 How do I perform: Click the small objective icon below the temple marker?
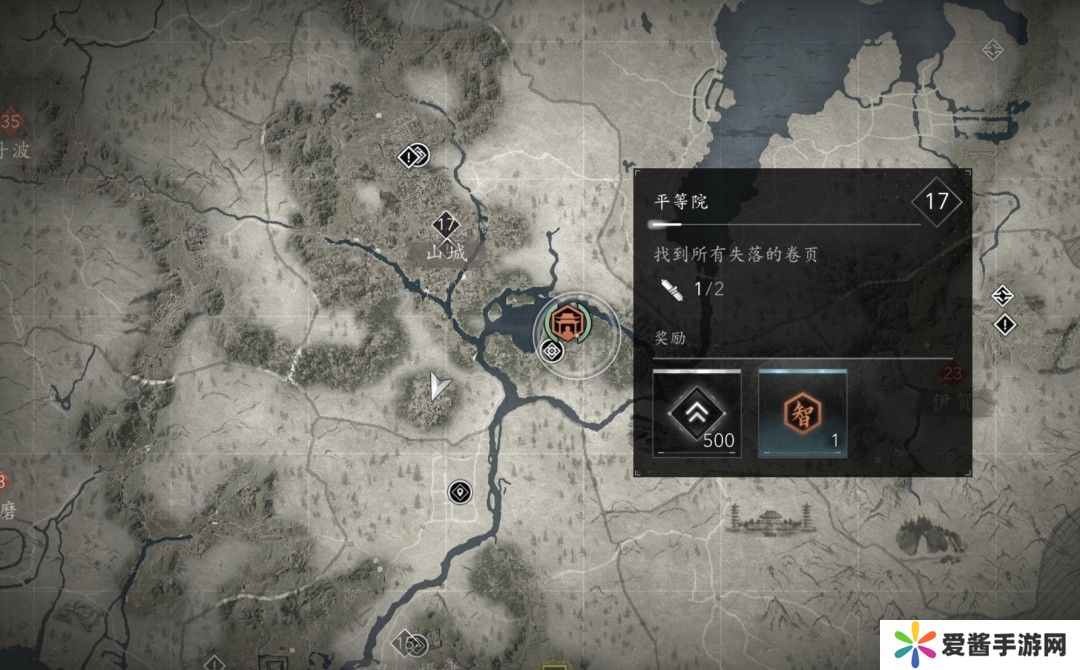click(549, 349)
